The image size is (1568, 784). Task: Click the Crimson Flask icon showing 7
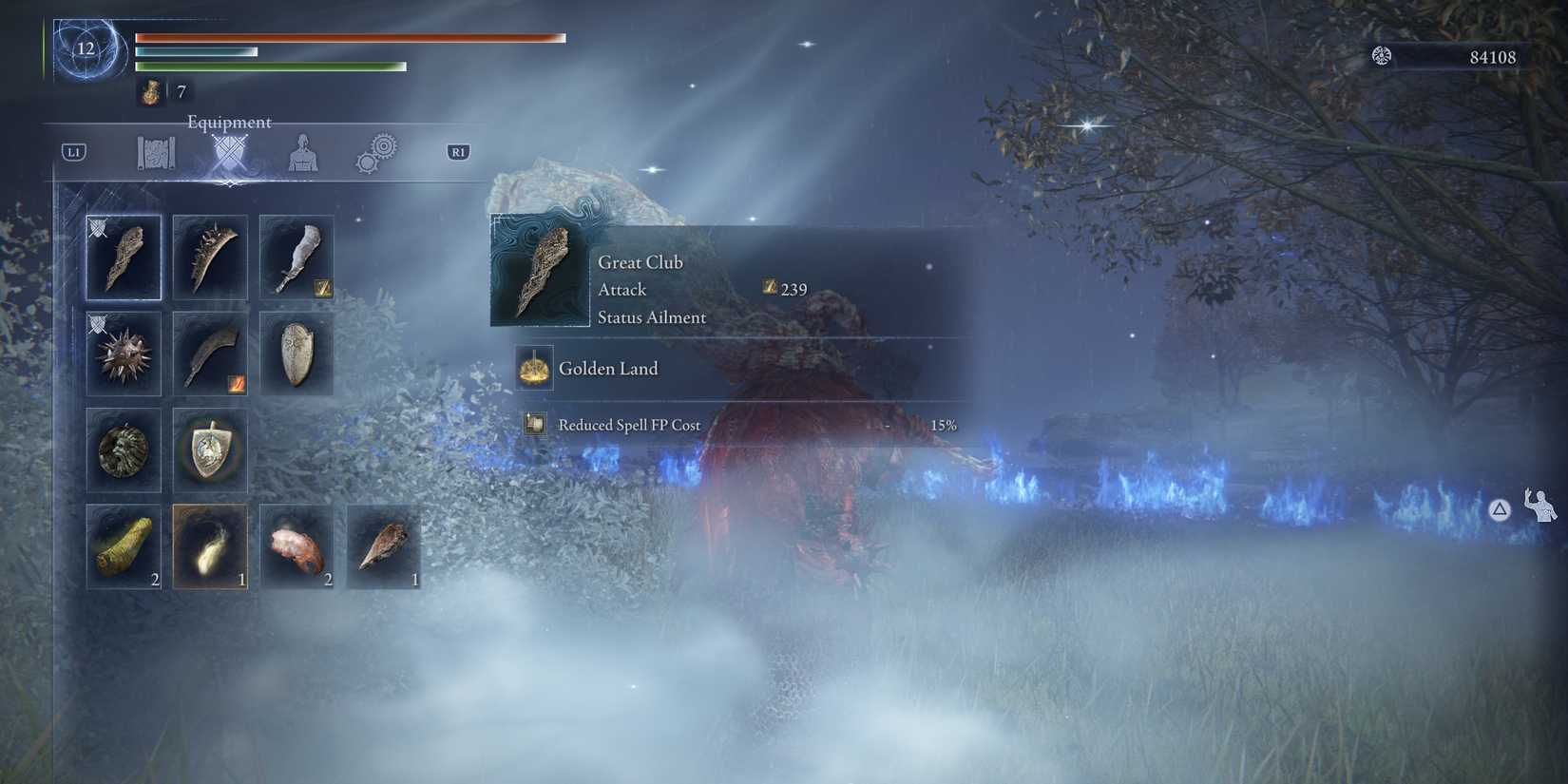[152, 91]
